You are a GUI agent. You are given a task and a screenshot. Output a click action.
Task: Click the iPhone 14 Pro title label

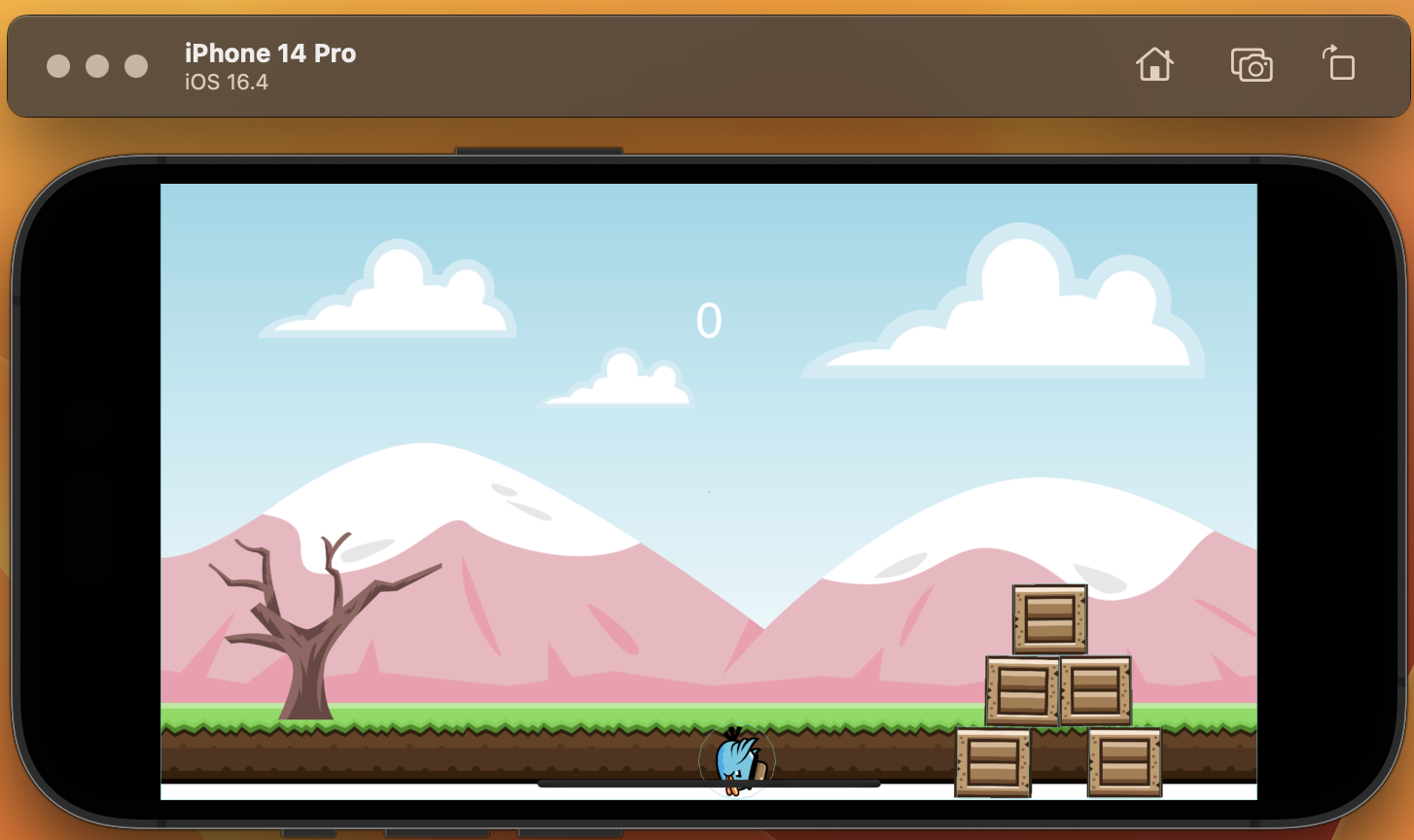pos(269,52)
